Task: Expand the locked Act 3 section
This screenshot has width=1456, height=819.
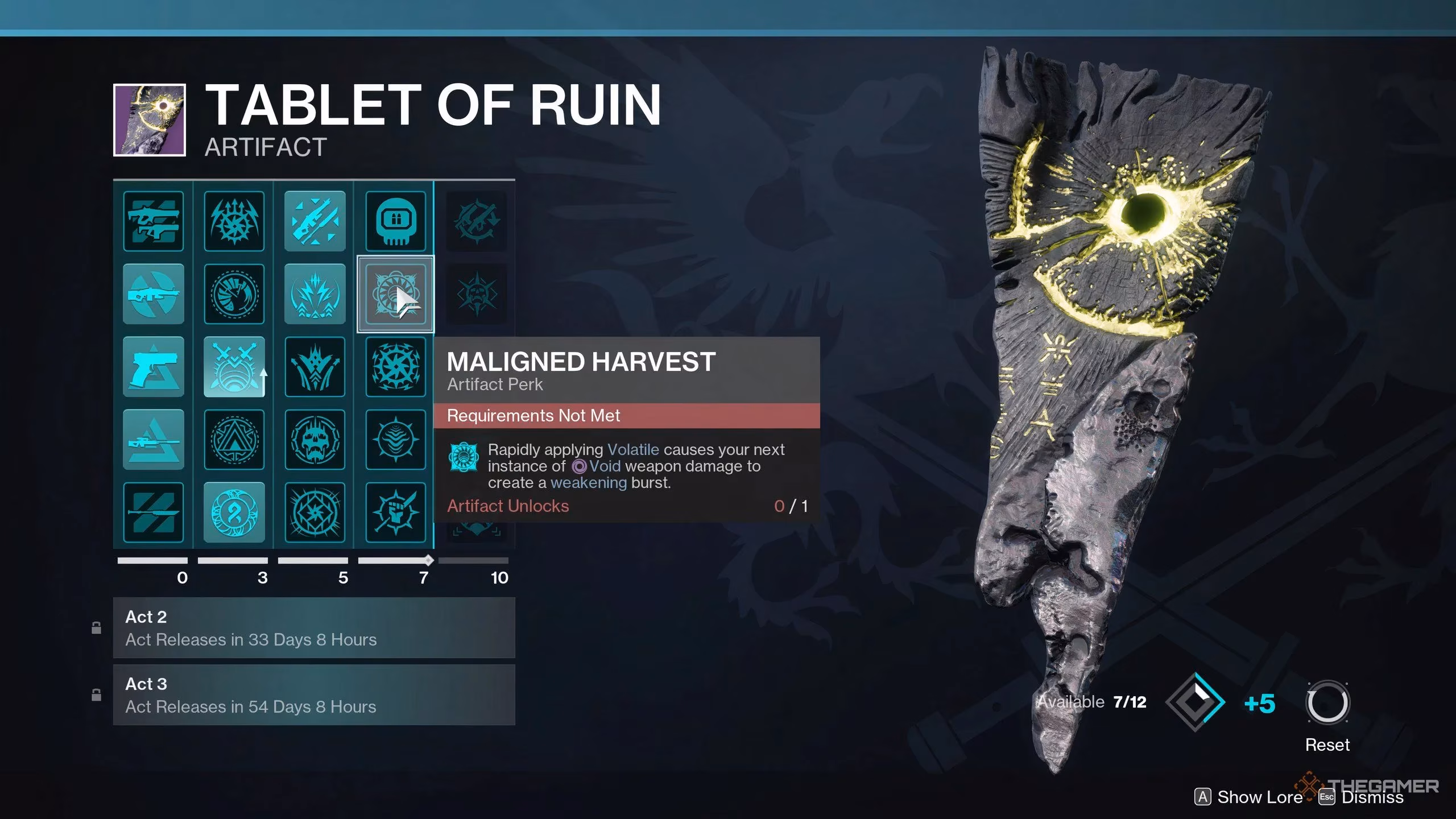Action: click(313, 694)
